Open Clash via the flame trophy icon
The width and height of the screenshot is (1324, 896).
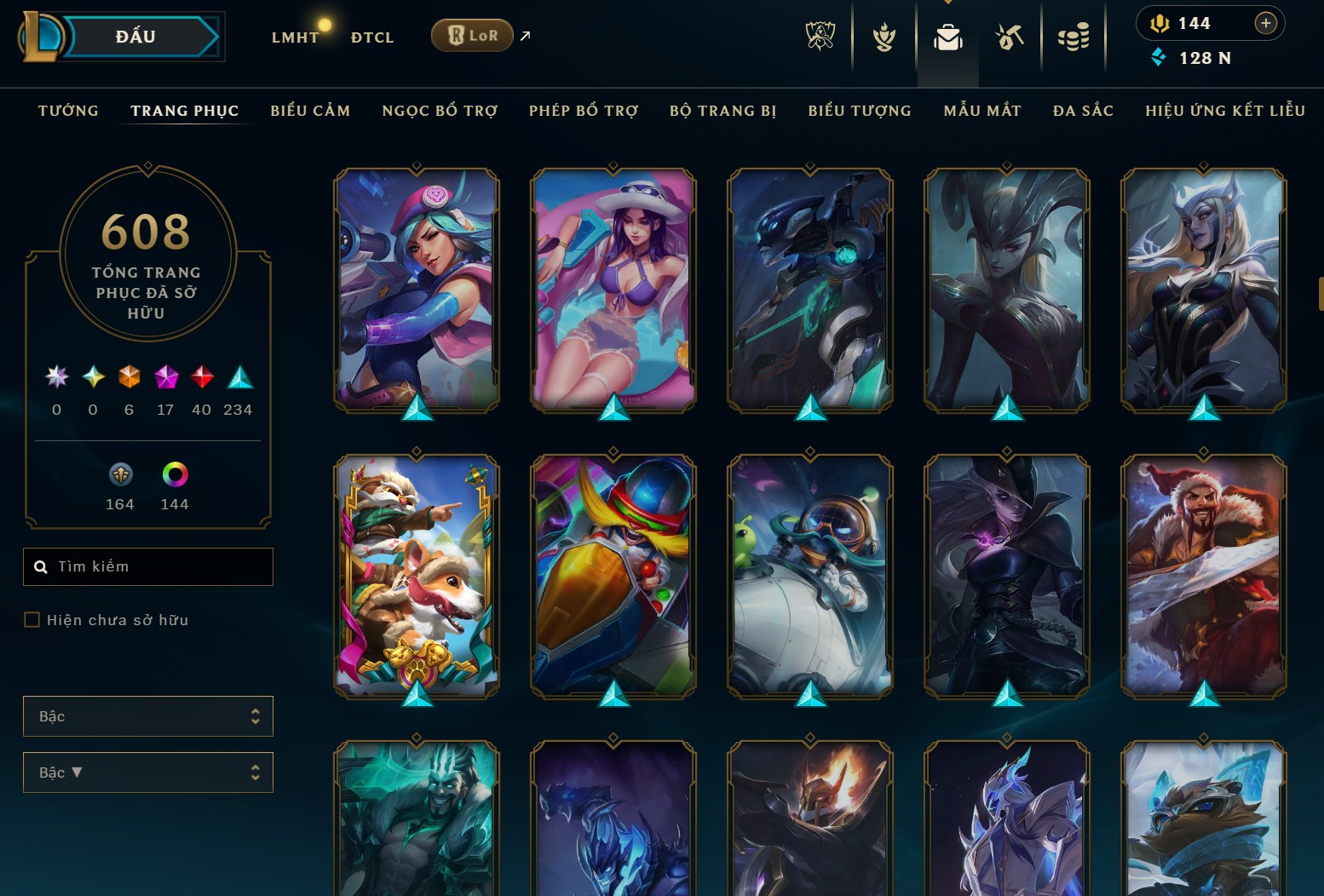[886, 37]
